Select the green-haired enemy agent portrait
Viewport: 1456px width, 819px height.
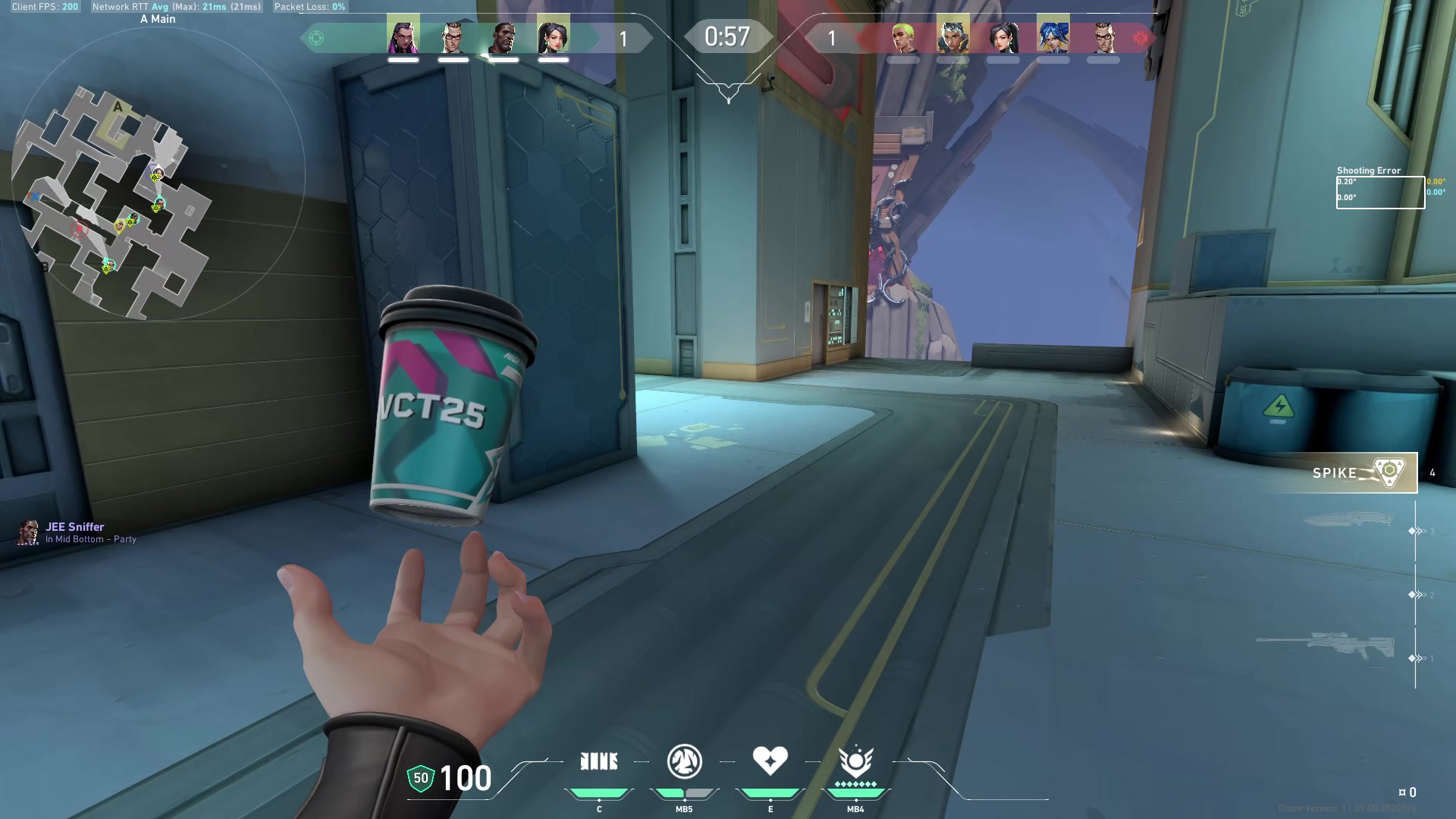902,37
